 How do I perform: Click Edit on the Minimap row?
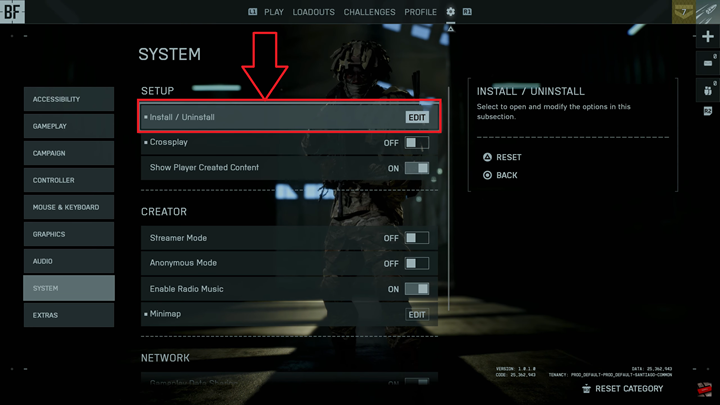pyautogui.click(x=417, y=314)
